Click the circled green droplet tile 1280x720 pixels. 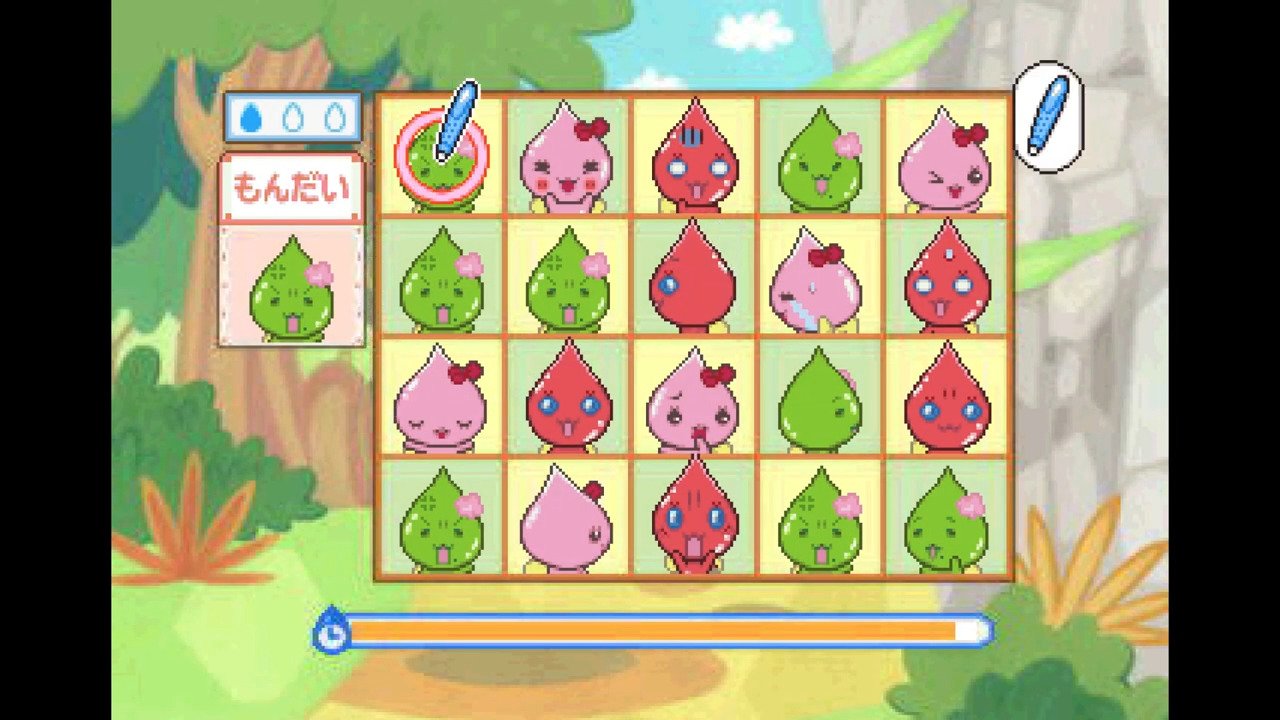click(x=440, y=158)
